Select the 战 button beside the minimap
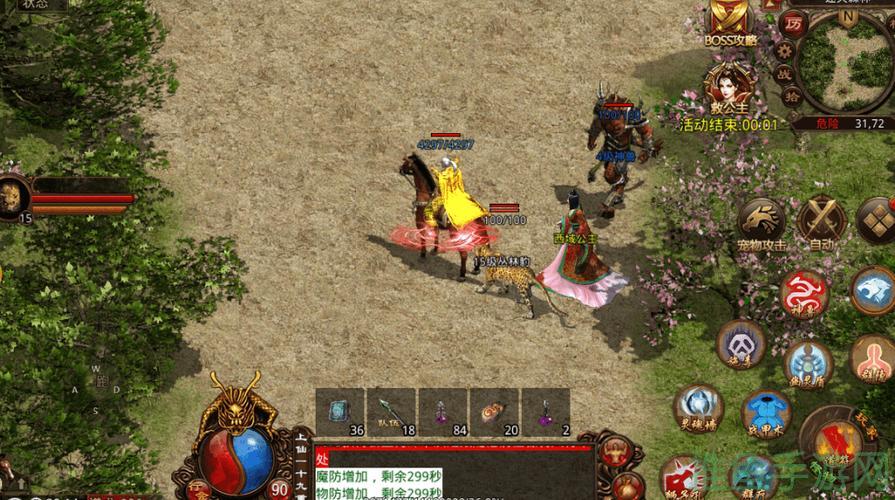The width and height of the screenshot is (895, 500). pos(786,74)
